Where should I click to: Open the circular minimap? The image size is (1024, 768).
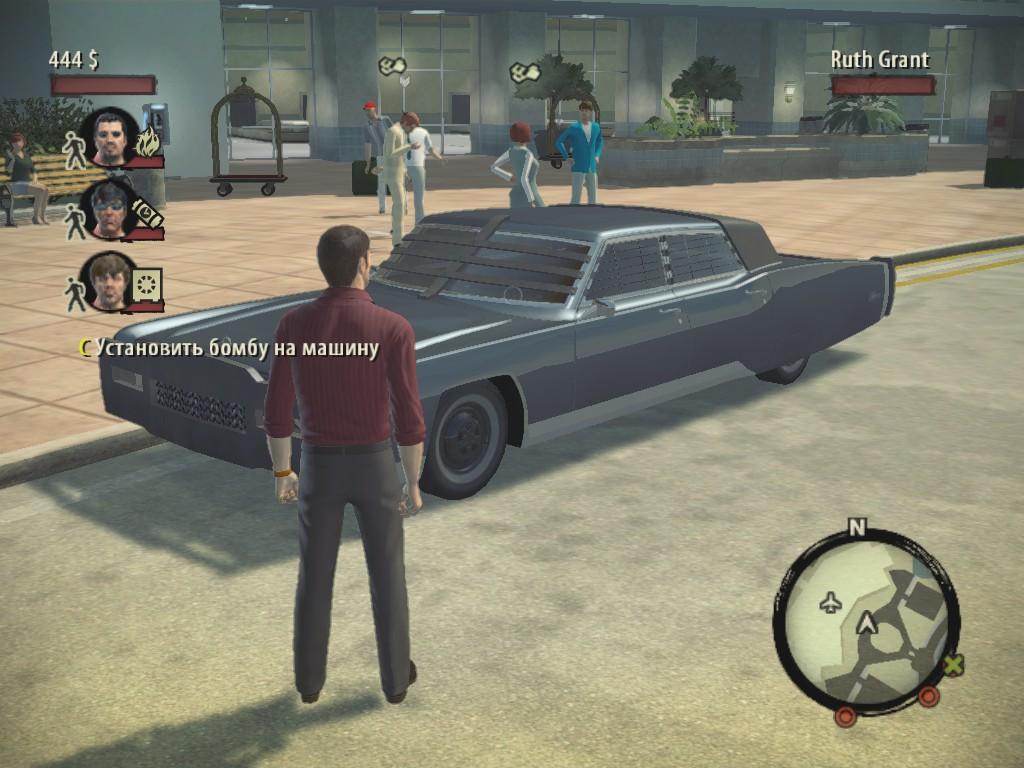865,619
